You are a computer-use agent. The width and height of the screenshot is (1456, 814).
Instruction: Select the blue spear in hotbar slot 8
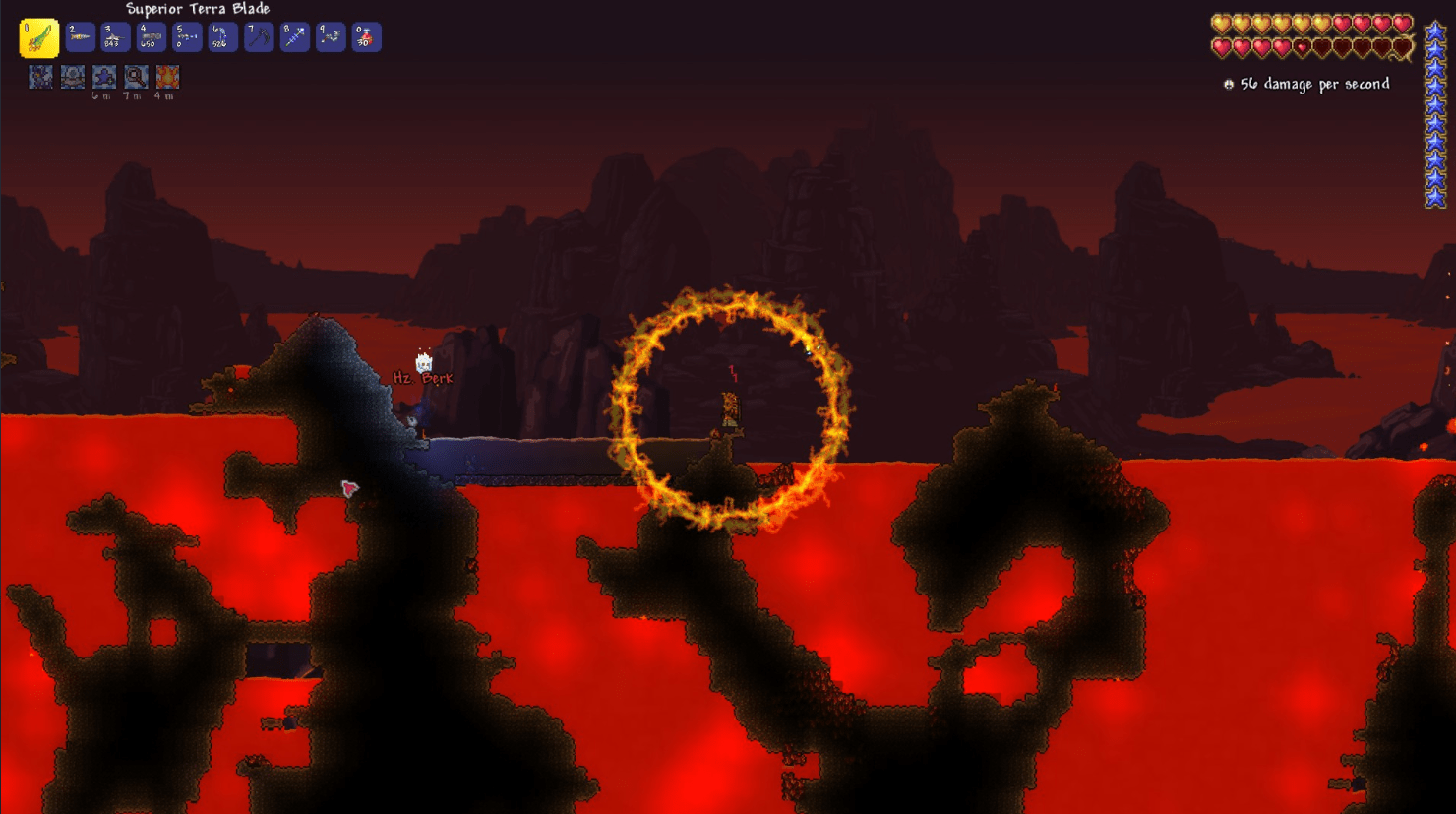click(293, 36)
